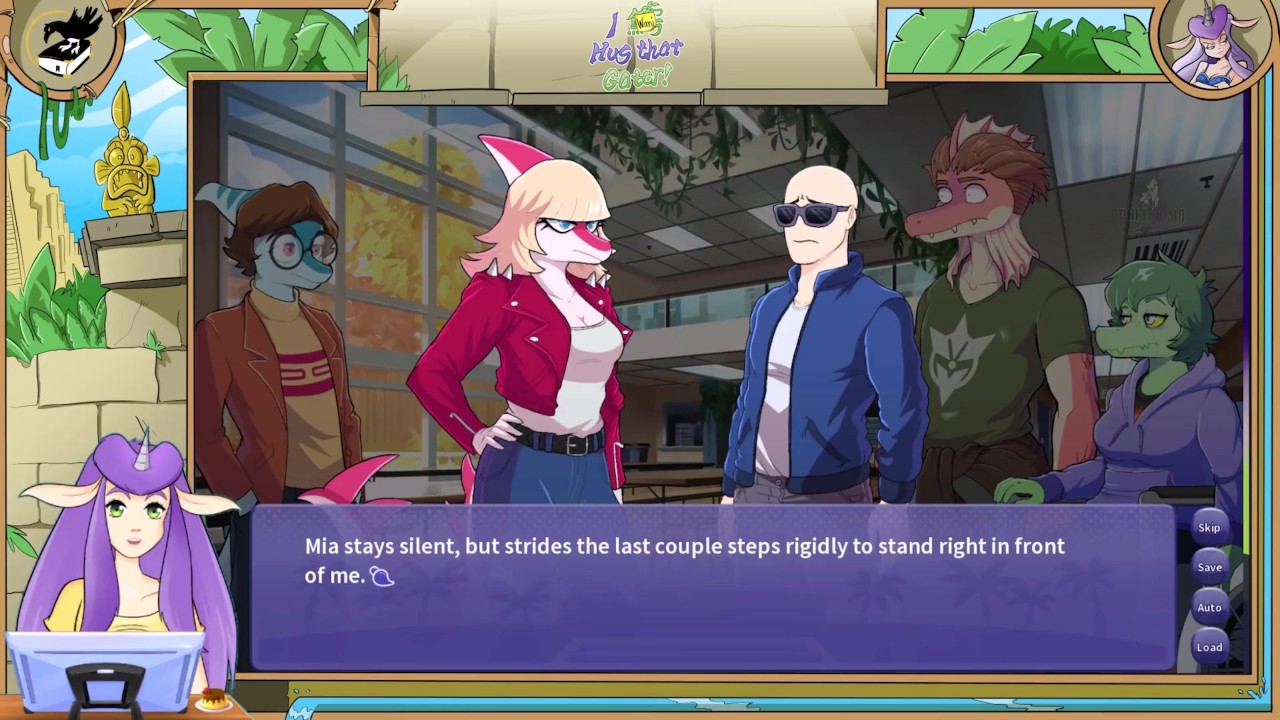Image resolution: width=1280 pixels, height=720 pixels.
Task: Open the Save menu
Action: click(1209, 568)
